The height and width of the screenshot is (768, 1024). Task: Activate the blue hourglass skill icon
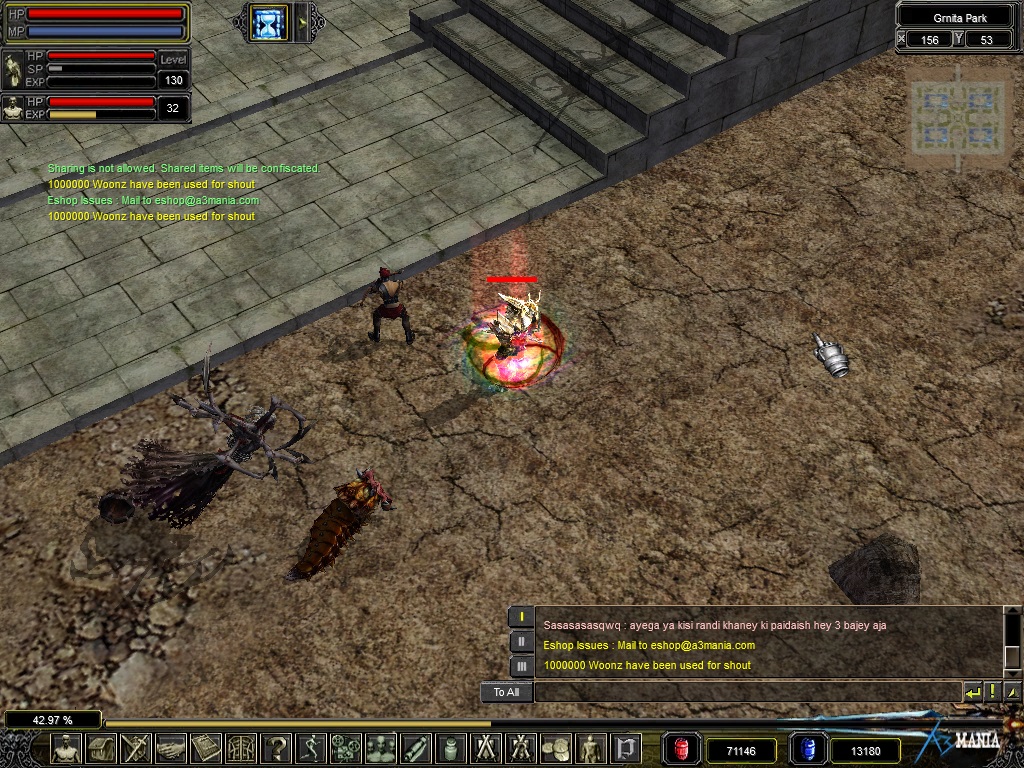[268, 22]
